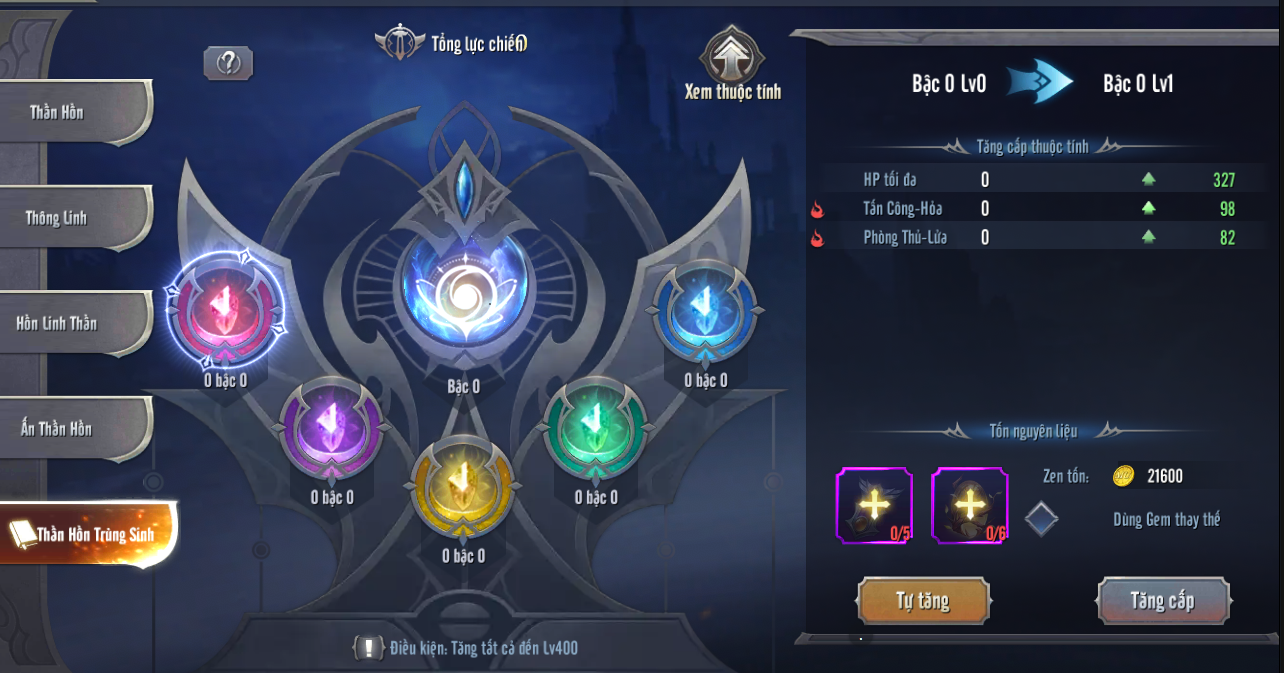The image size is (1284, 673).
Task: Toggle the Dùng Gem thay thế checkbox
Action: click(1041, 519)
